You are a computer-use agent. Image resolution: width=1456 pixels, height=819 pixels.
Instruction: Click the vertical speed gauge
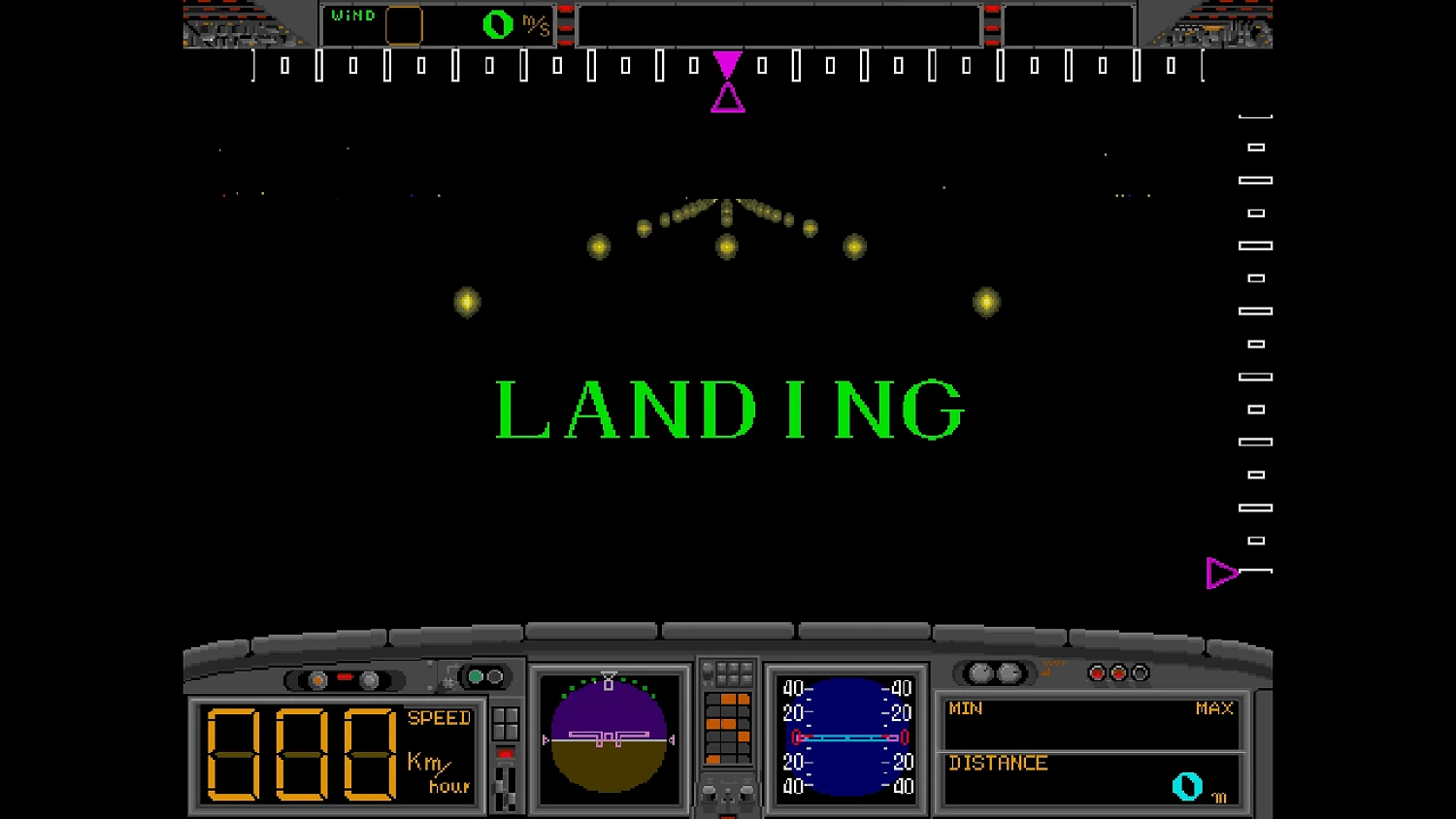point(844,739)
